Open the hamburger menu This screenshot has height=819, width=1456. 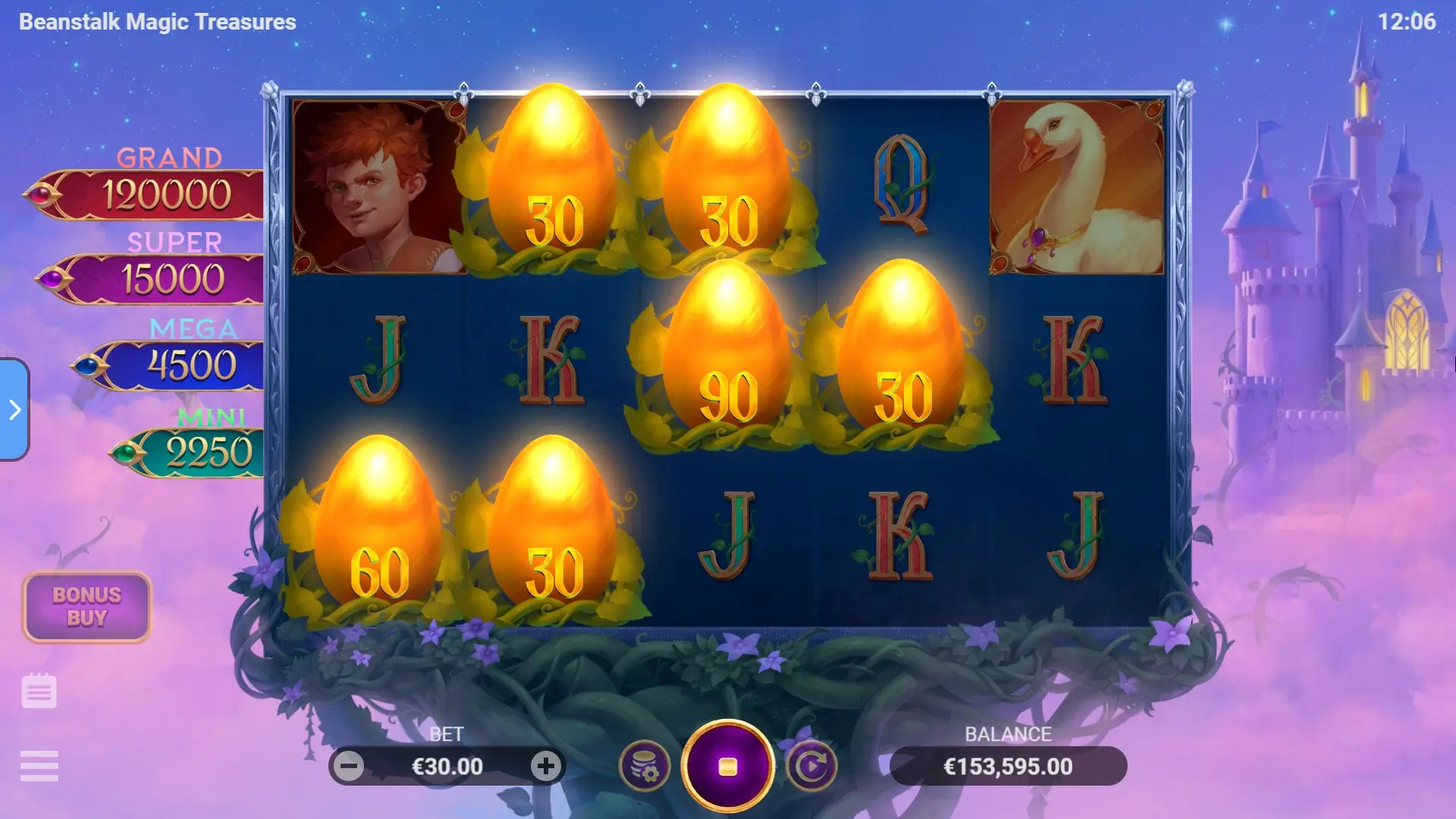pyautogui.click(x=39, y=765)
